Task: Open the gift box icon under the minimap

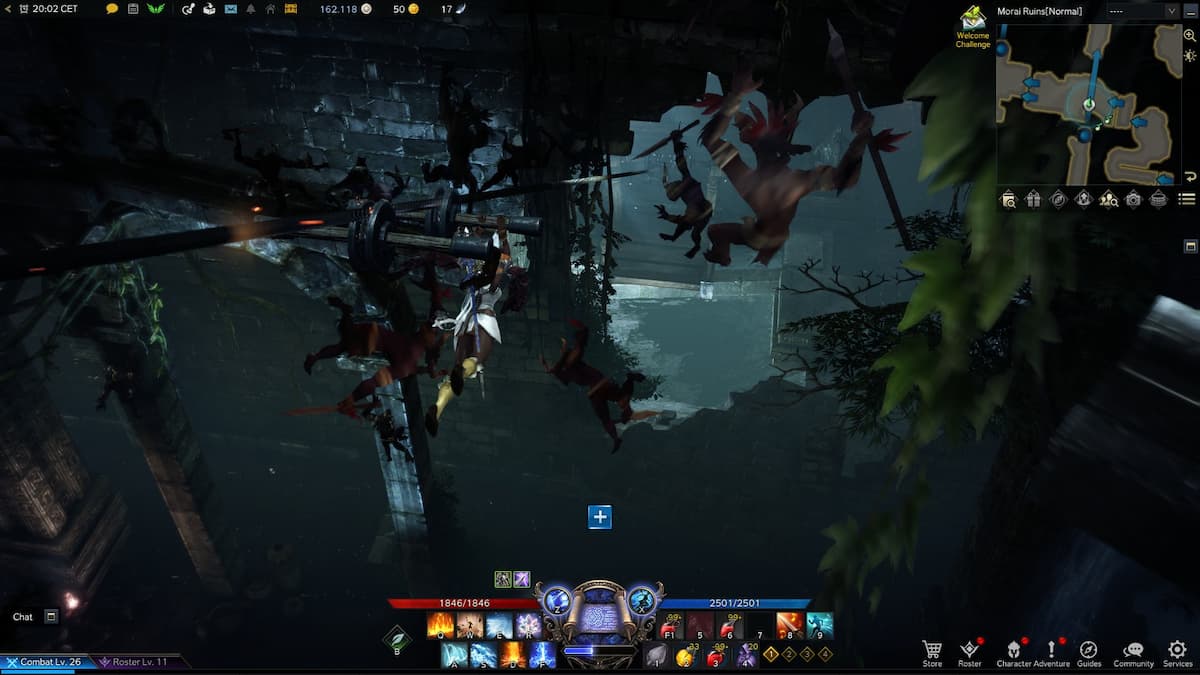Action: [x=1033, y=199]
